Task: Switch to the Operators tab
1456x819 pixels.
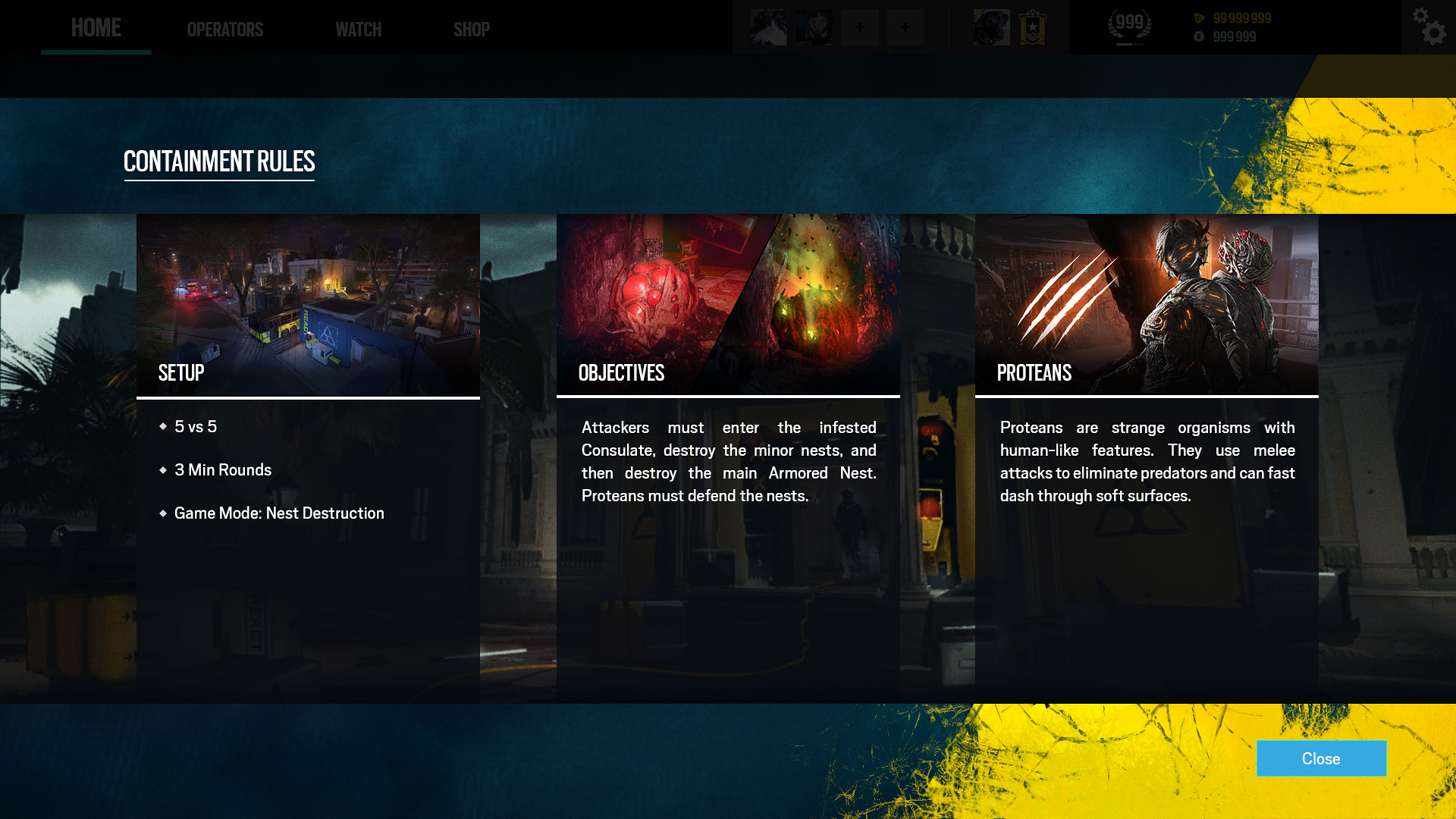Action: coord(225,30)
